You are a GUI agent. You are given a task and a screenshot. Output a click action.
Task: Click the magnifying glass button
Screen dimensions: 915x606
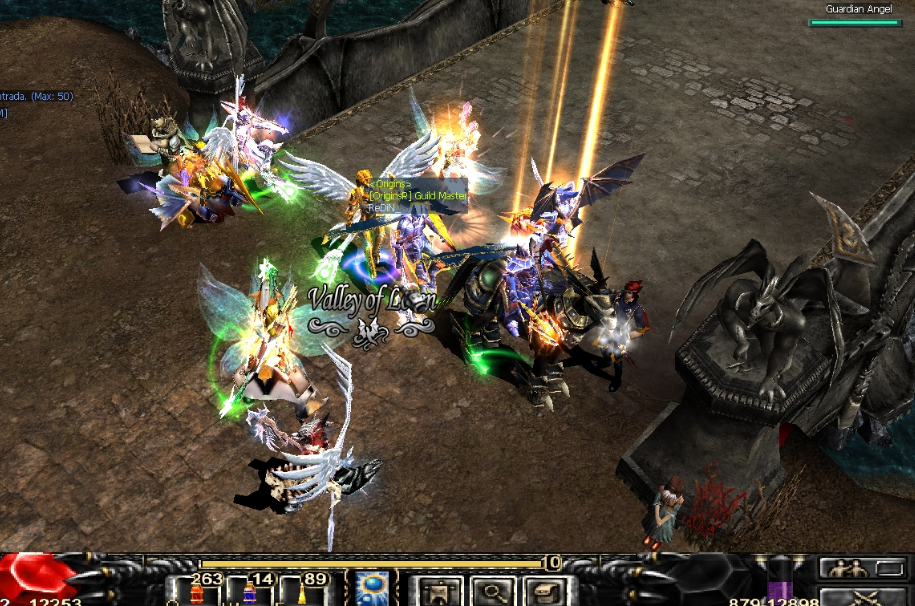(492, 592)
